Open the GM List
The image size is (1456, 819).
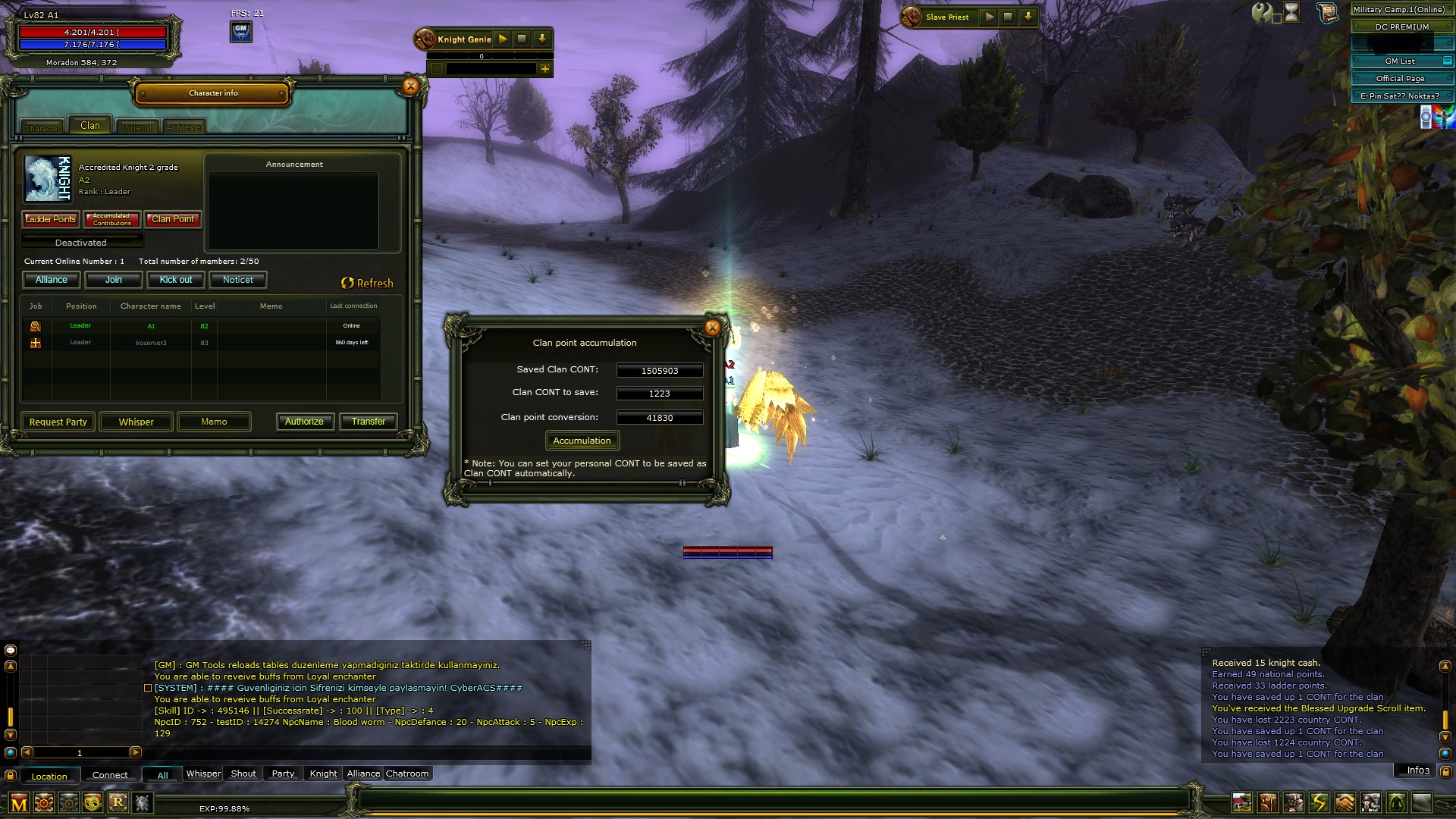click(x=1400, y=61)
